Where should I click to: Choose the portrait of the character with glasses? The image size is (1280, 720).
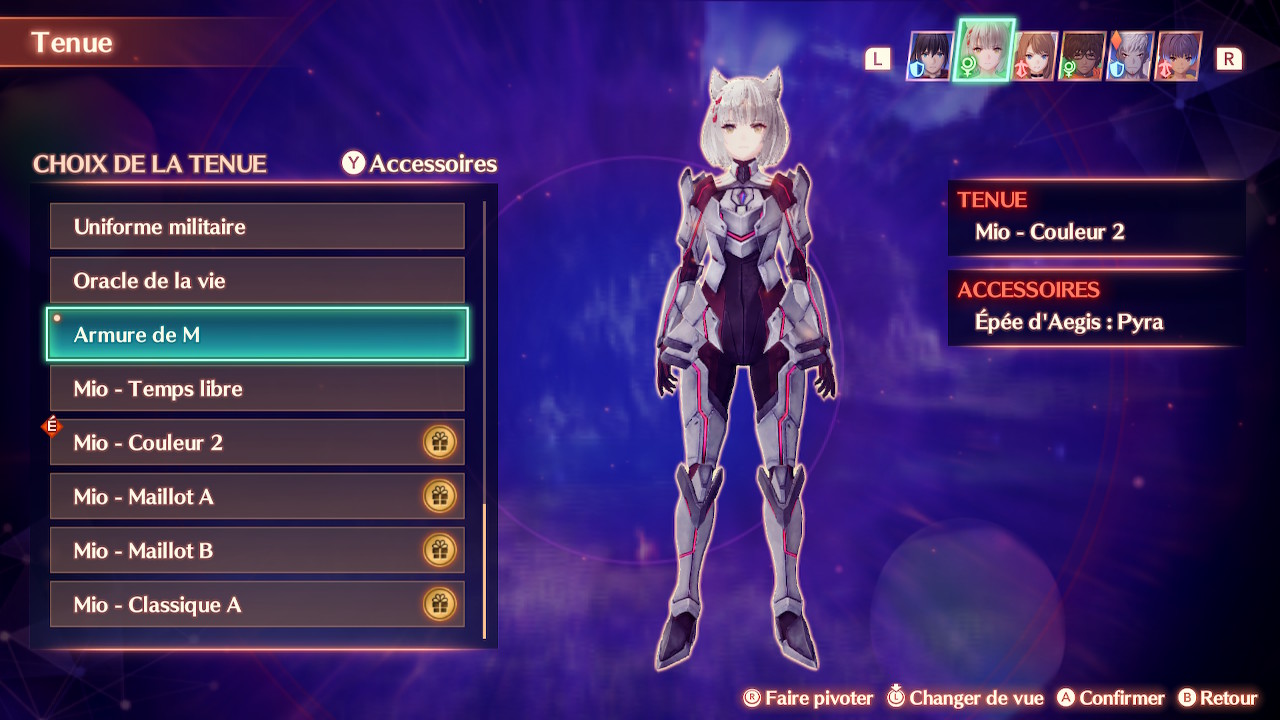click(x=1082, y=56)
